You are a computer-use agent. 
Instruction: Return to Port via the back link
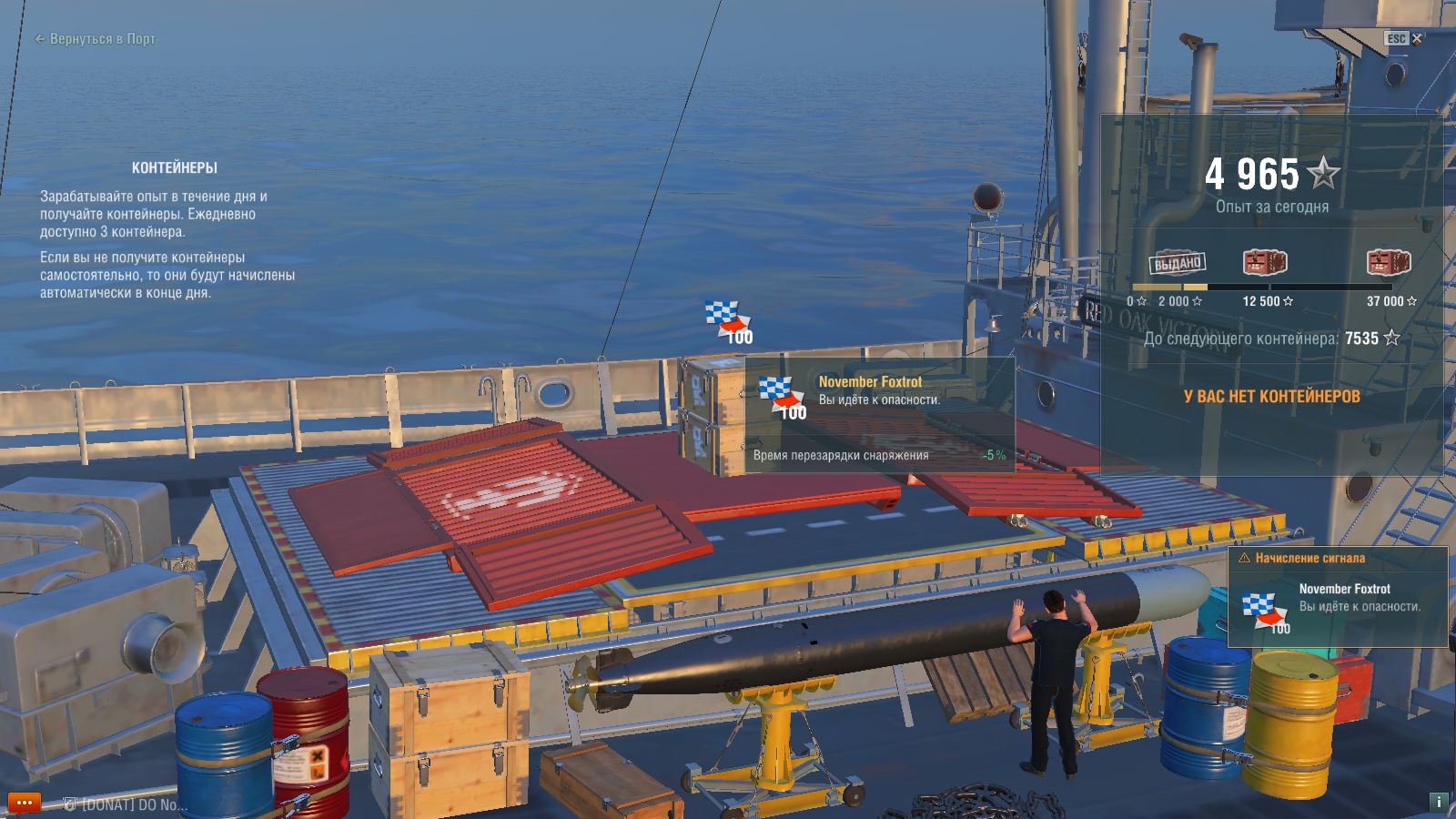95,39
